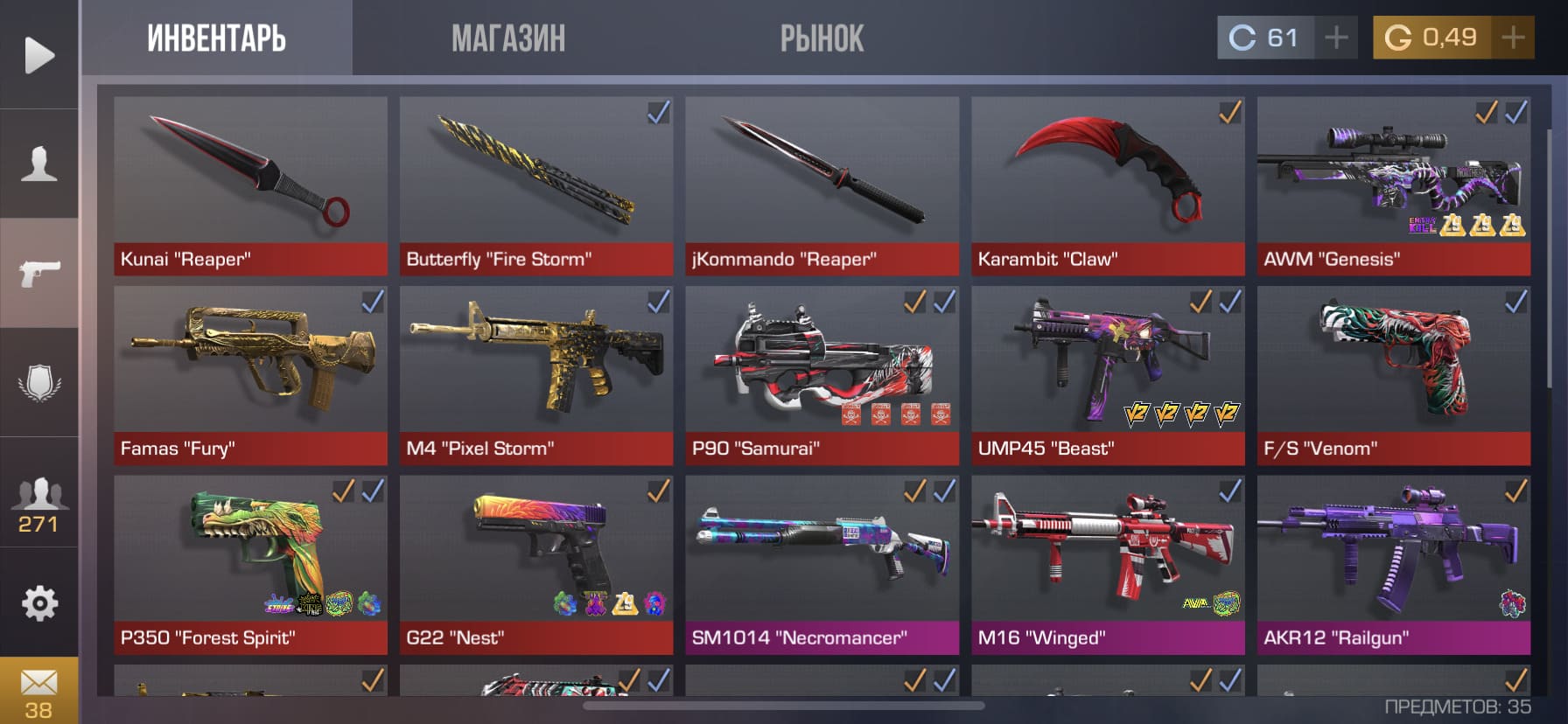
Task: Select the UMP45 "Beast" skin
Action: point(1108,375)
